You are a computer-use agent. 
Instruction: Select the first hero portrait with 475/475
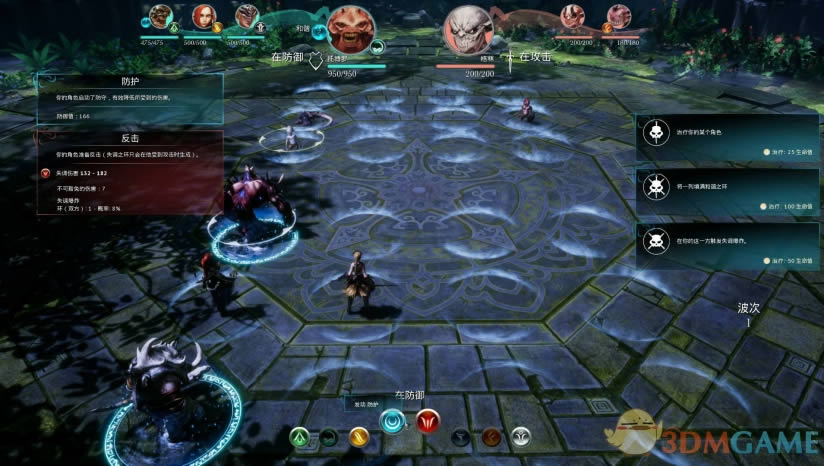point(160,17)
